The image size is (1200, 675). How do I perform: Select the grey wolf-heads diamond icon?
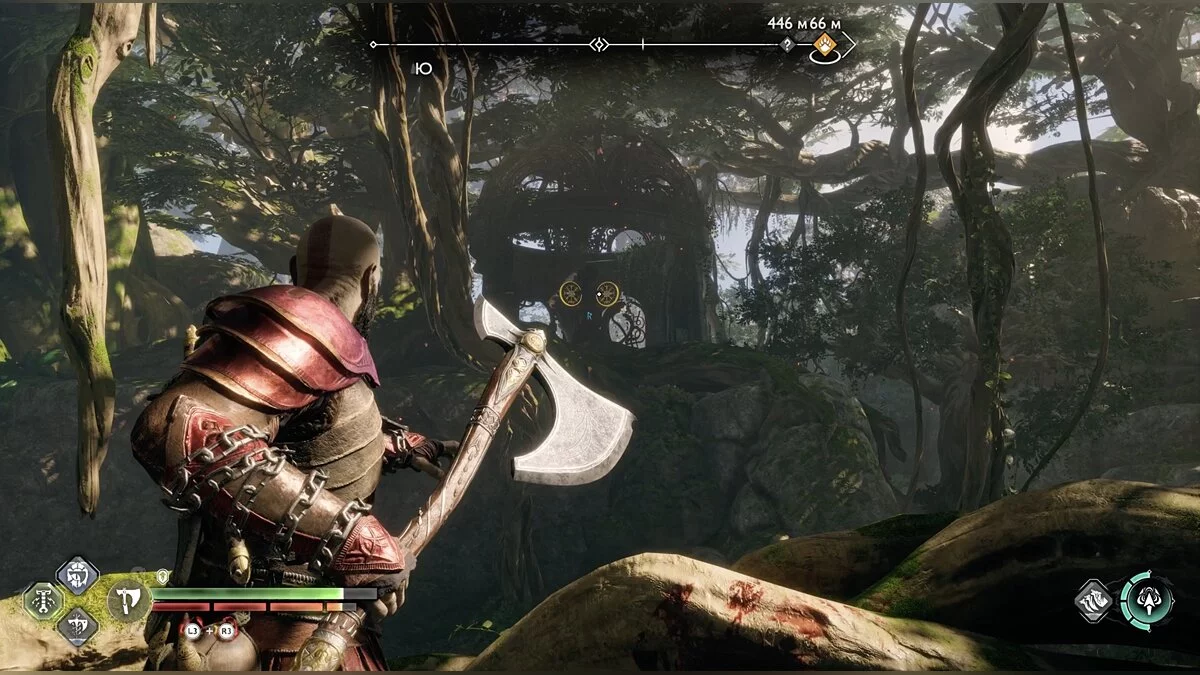[1094, 601]
